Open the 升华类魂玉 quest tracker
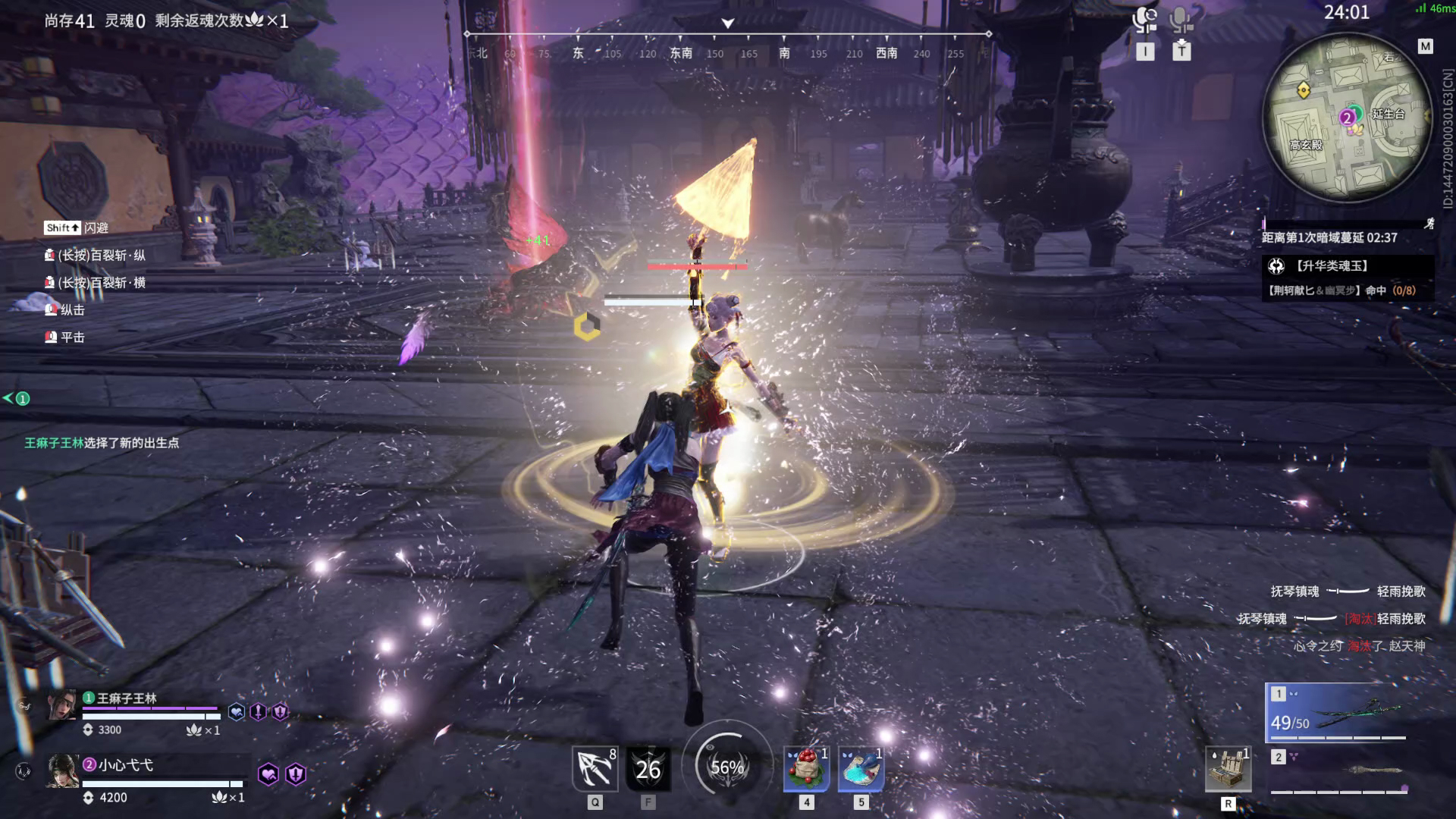This screenshot has width=1456, height=819. coord(1348,266)
